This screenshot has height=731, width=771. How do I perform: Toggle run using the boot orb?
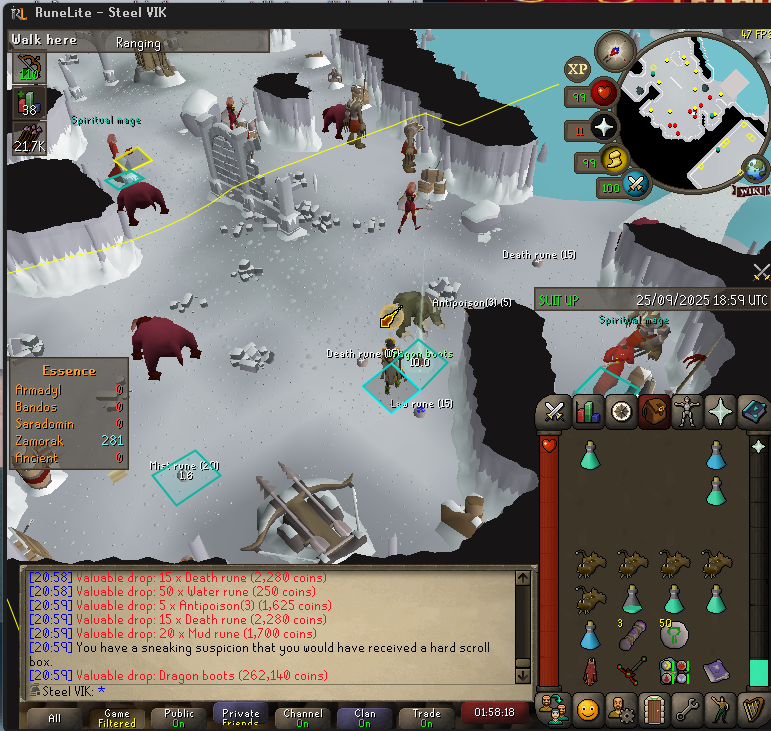(x=610, y=160)
